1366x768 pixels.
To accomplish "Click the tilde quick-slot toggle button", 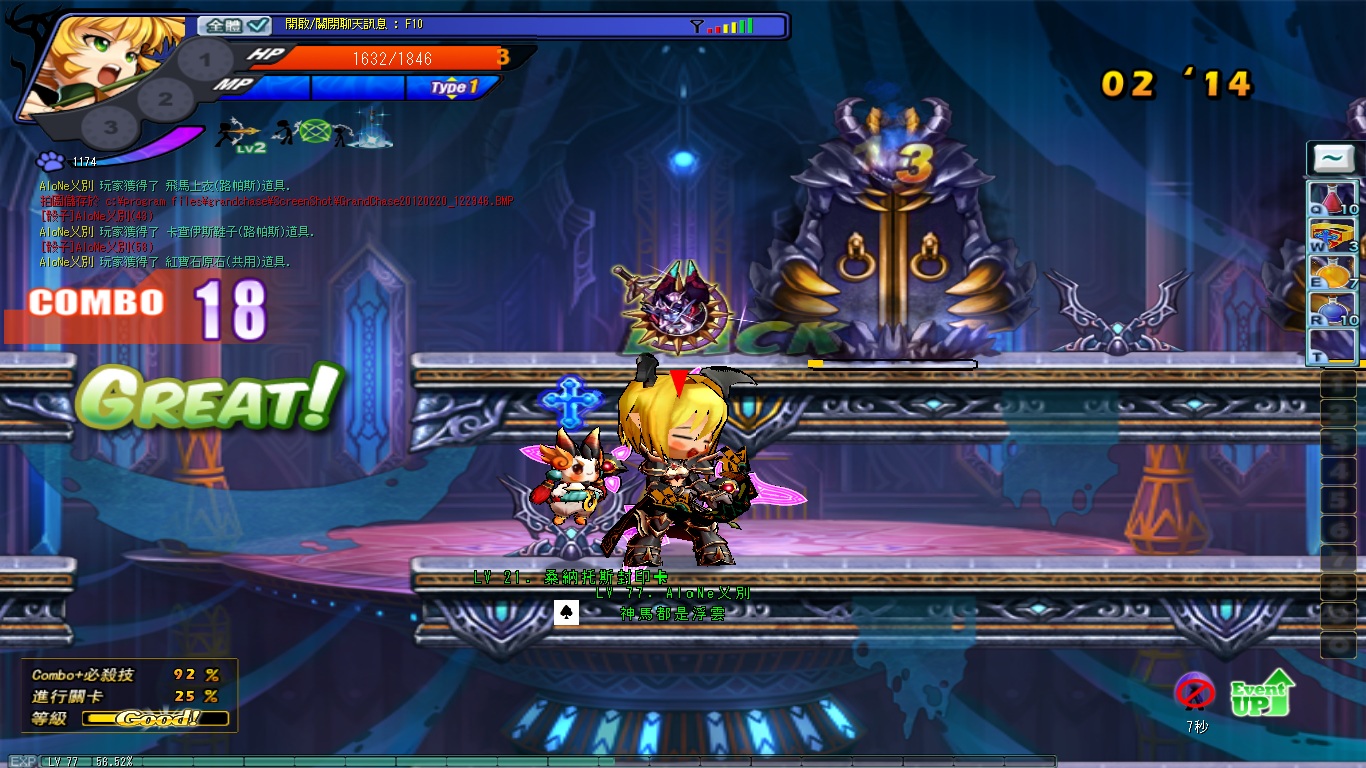I will pyautogui.click(x=1333, y=158).
